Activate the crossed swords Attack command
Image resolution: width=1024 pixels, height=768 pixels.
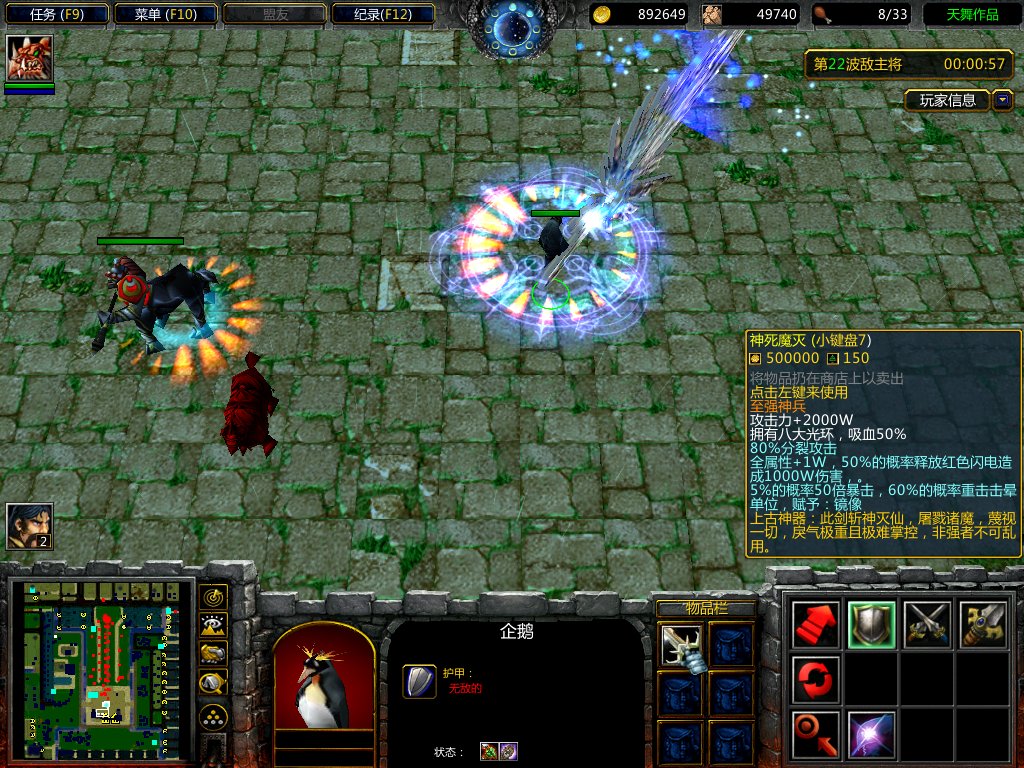pos(926,625)
